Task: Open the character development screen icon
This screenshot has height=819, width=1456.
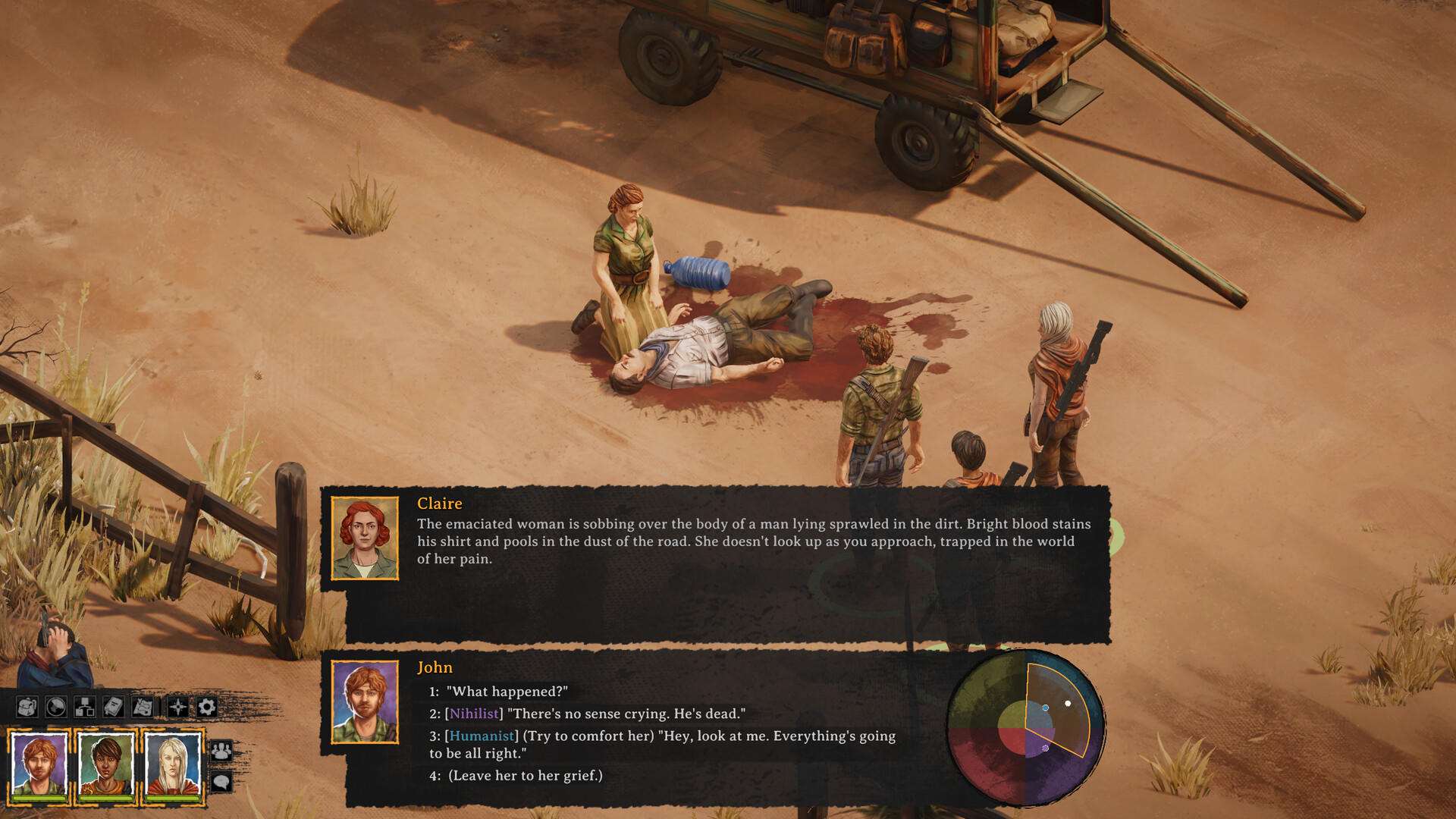Action: tap(83, 707)
